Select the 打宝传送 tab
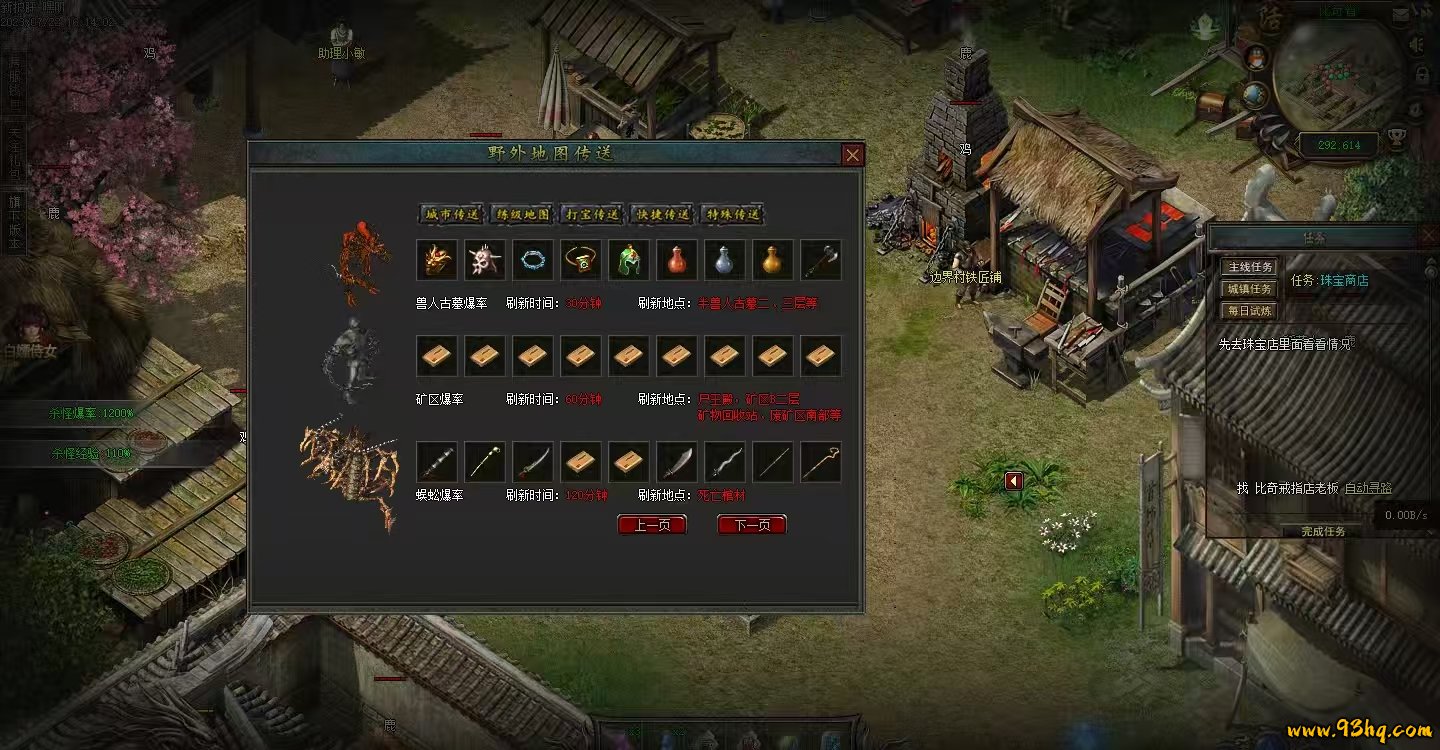The image size is (1440, 750). (x=593, y=215)
